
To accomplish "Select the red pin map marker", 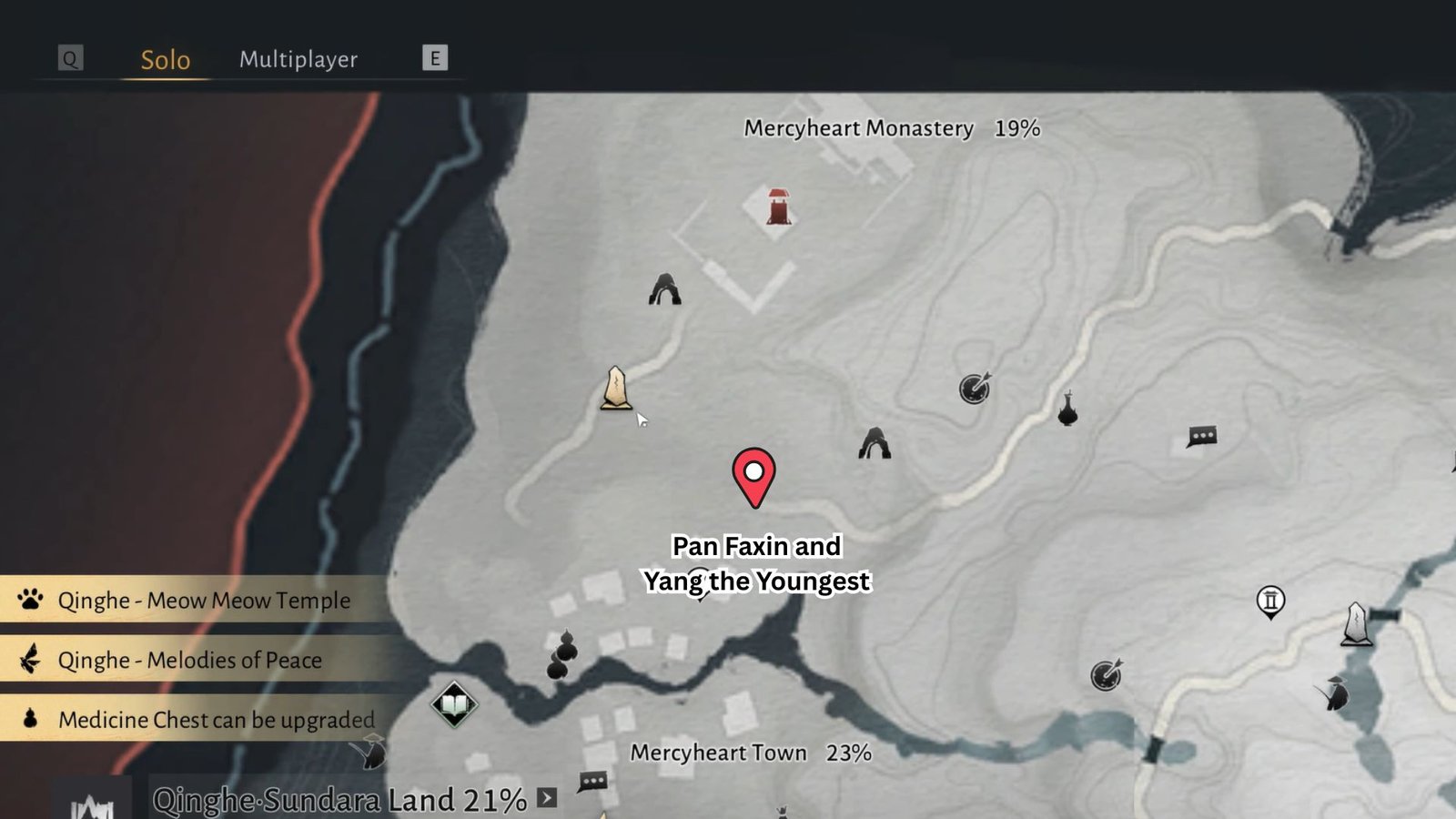I will pos(753,475).
